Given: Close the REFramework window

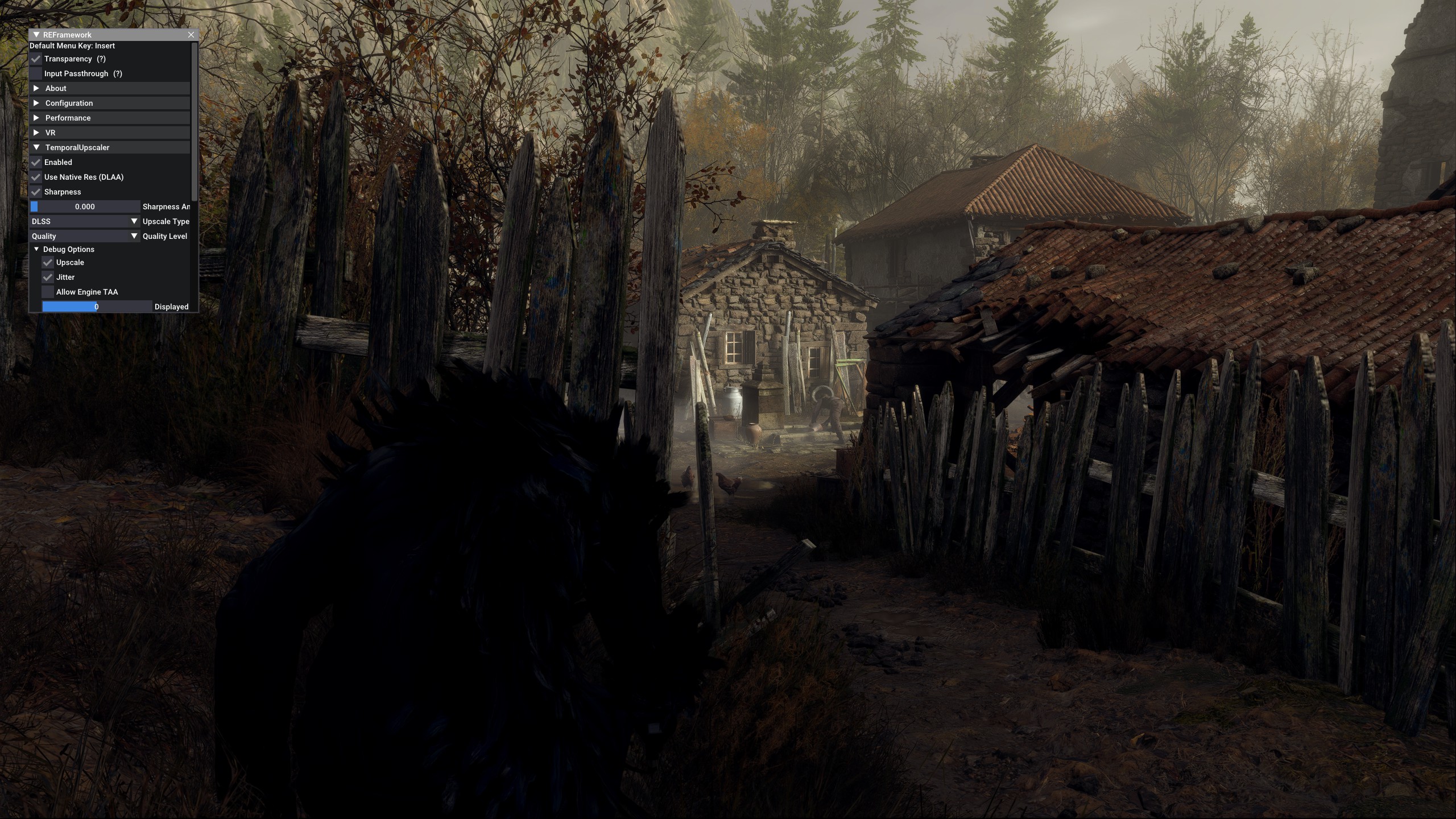Looking at the screenshot, I should [x=191, y=35].
